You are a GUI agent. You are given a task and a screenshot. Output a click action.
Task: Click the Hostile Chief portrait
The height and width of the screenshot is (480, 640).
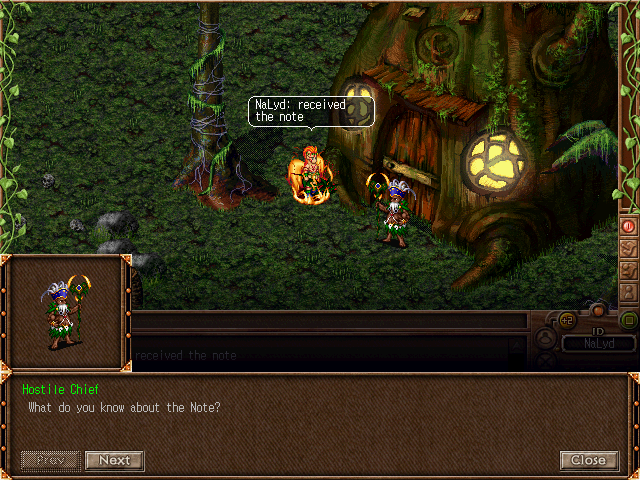(x=66, y=313)
